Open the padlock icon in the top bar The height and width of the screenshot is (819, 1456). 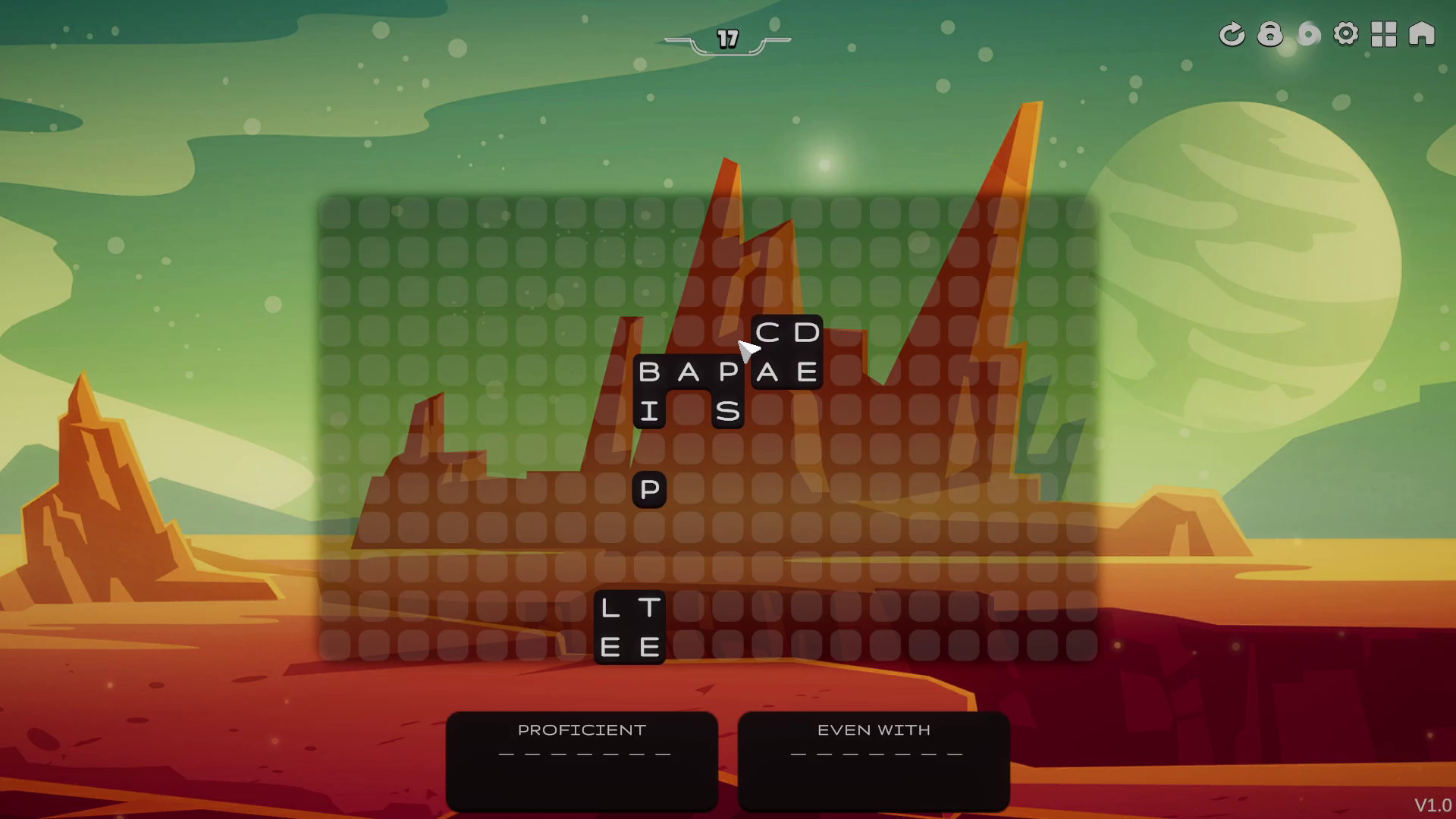(1270, 34)
